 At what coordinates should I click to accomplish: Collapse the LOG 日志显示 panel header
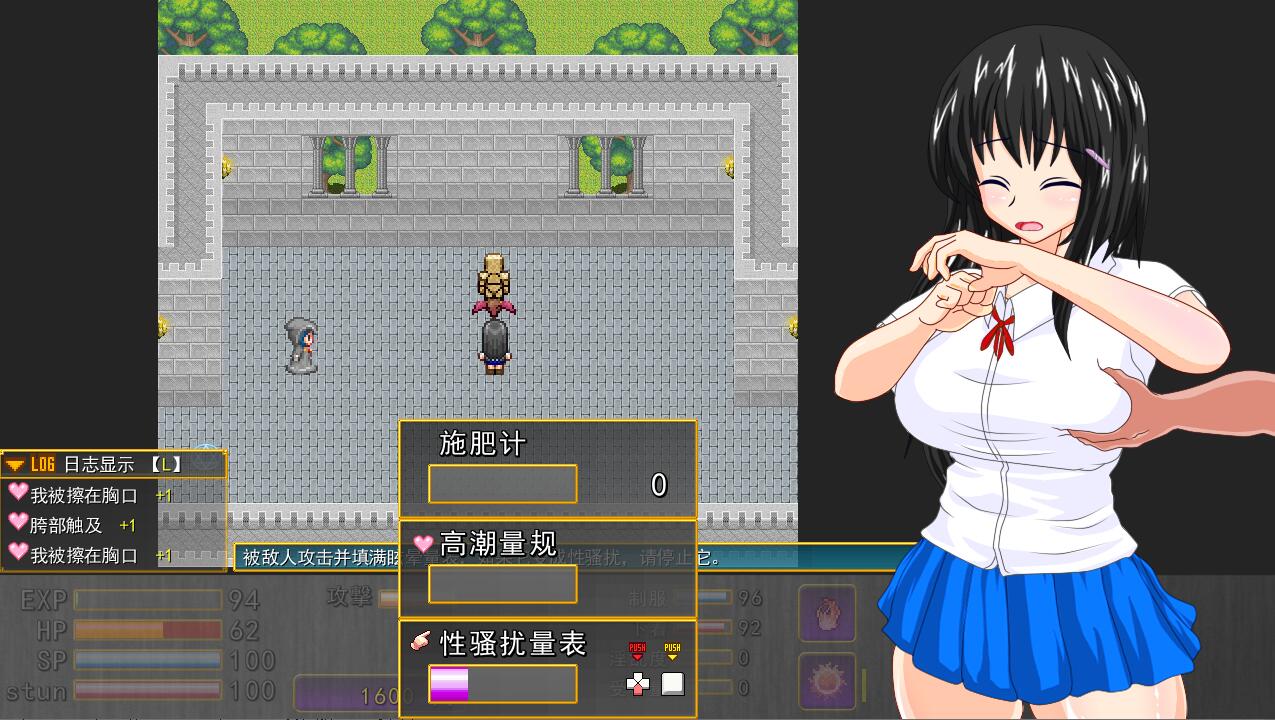(15, 465)
